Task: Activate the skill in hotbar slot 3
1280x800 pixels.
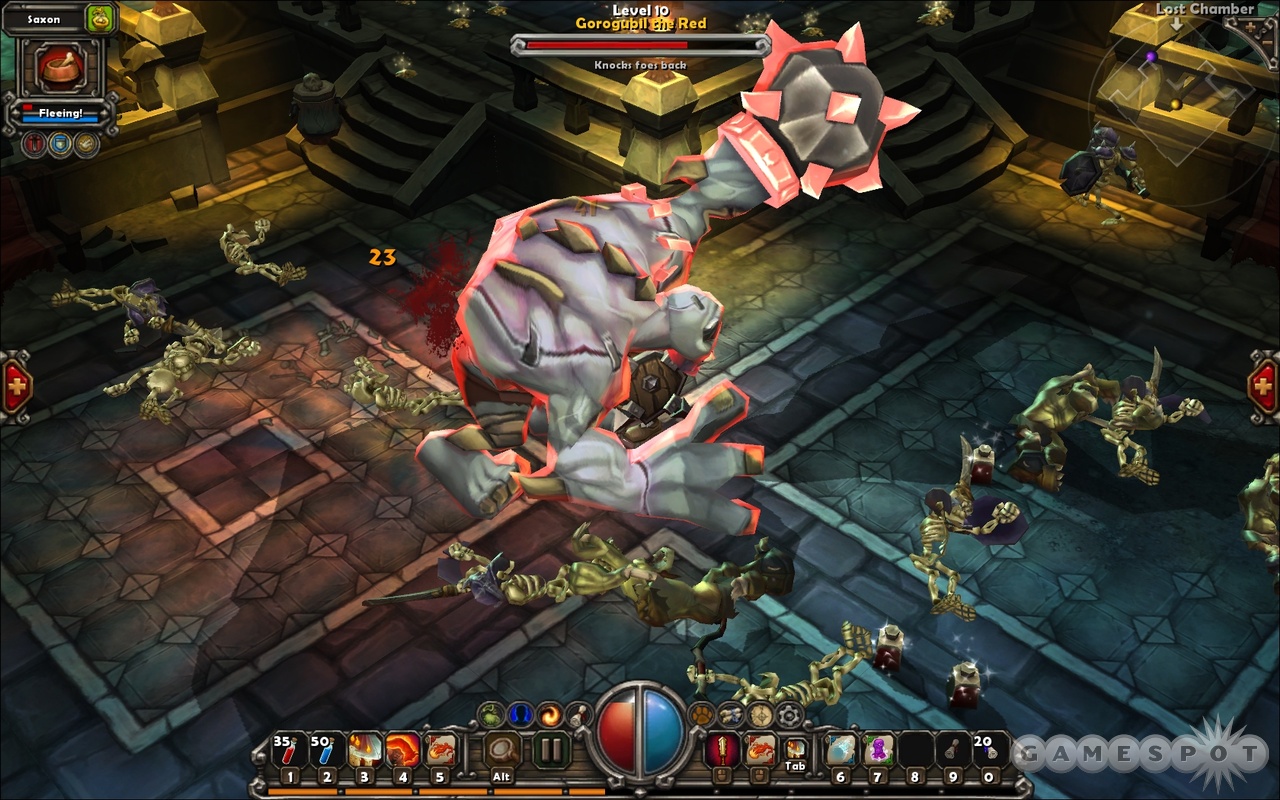Action: pos(365,750)
